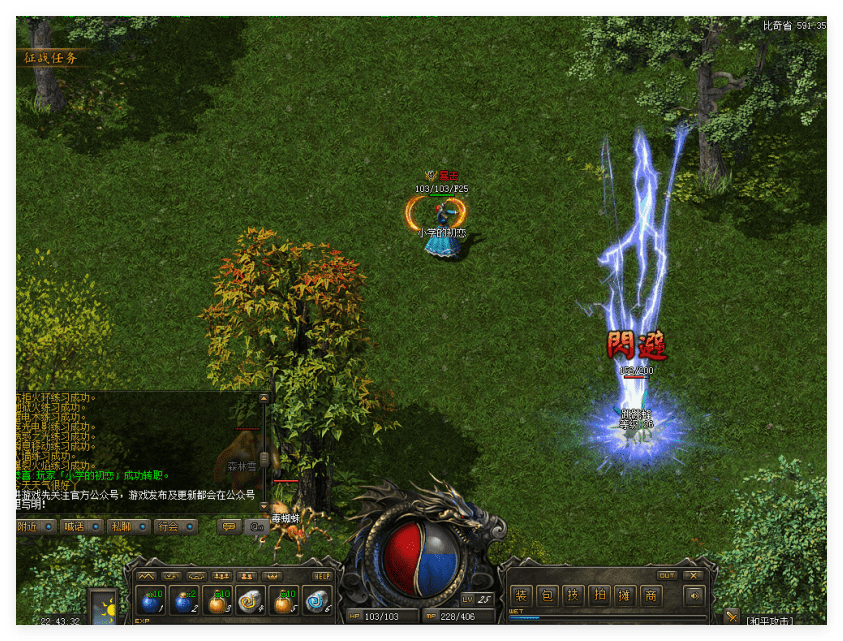
Task: Toggle the 喊话 shout chat channel
Action: tap(81, 526)
